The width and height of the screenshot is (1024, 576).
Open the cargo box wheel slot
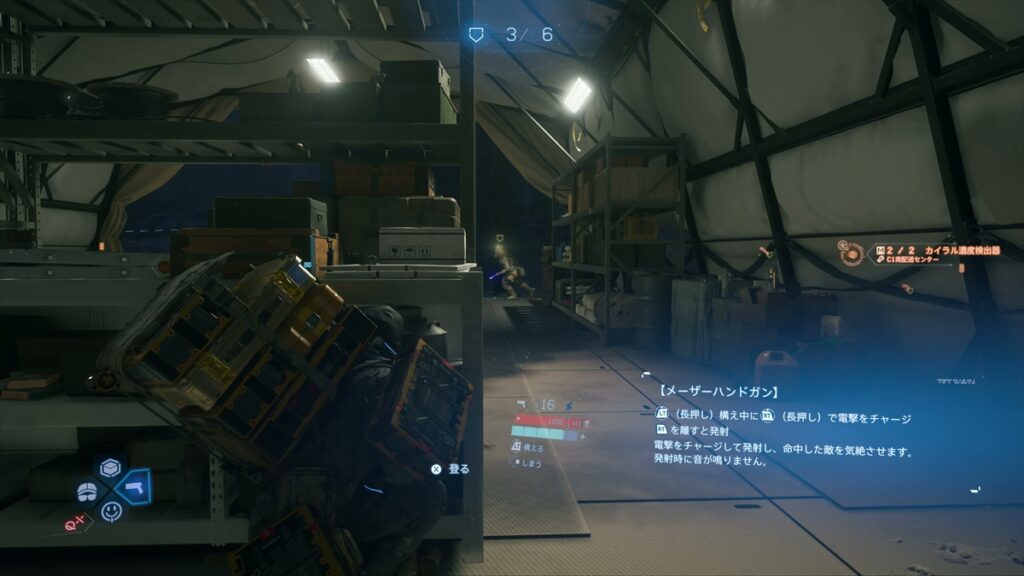click(110, 468)
